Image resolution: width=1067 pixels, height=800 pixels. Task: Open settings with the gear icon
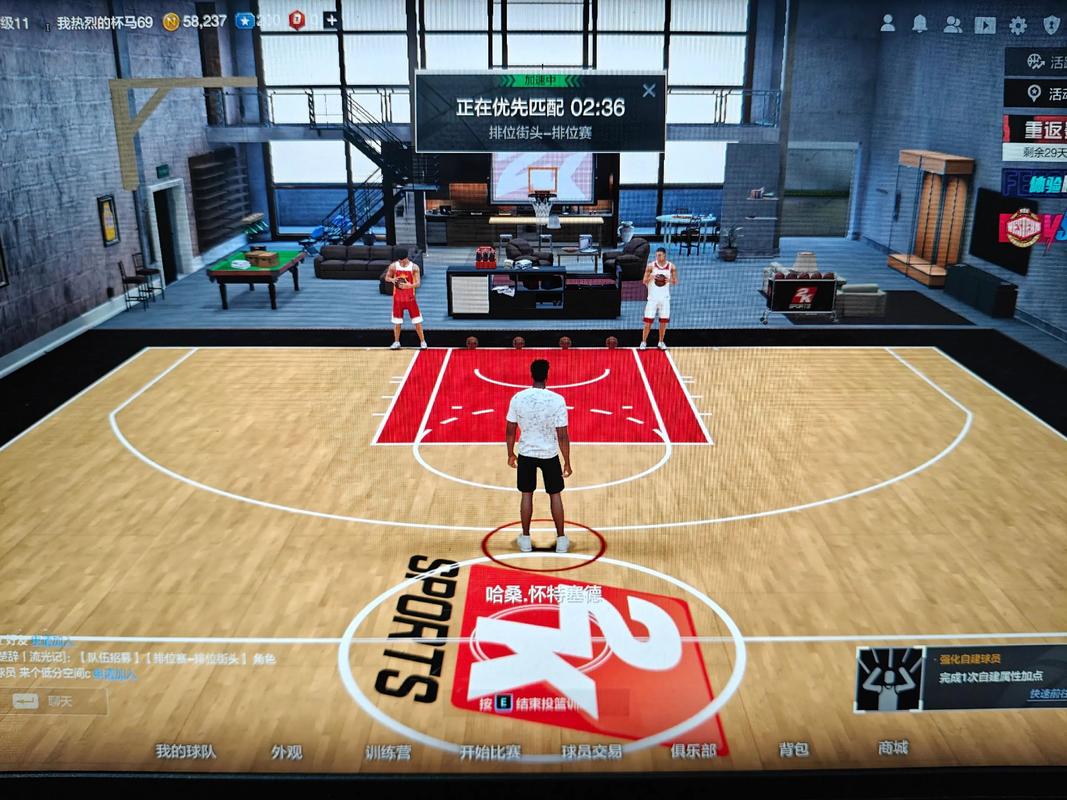pyautogui.click(x=1018, y=25)
